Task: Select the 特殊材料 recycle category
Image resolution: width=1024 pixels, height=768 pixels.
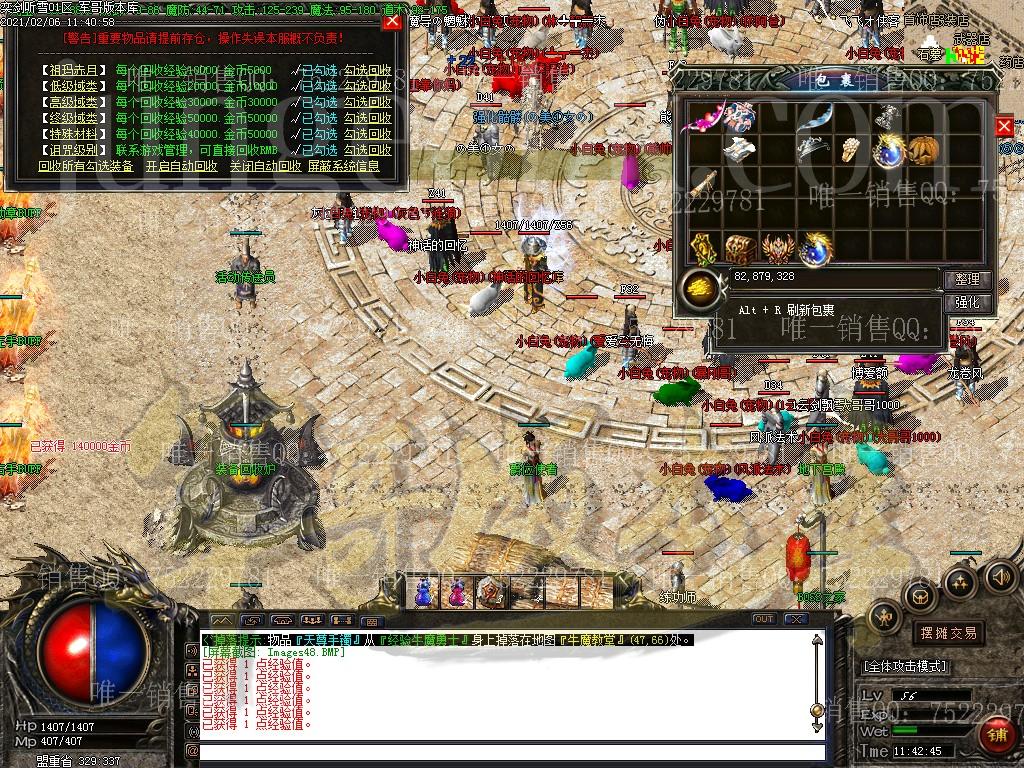Action: (x=74, y=134)
